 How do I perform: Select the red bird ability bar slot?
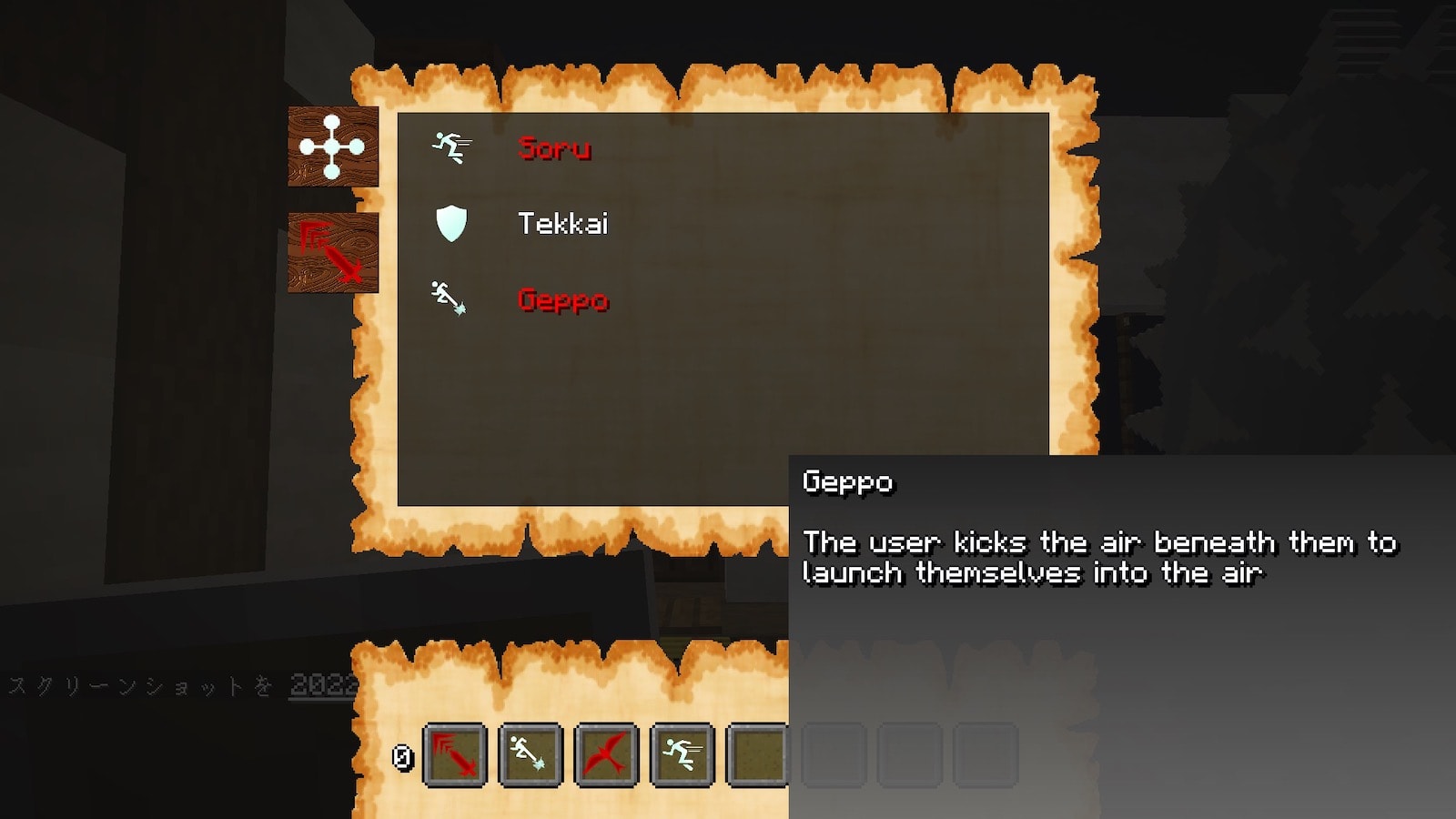coord(606,754)
